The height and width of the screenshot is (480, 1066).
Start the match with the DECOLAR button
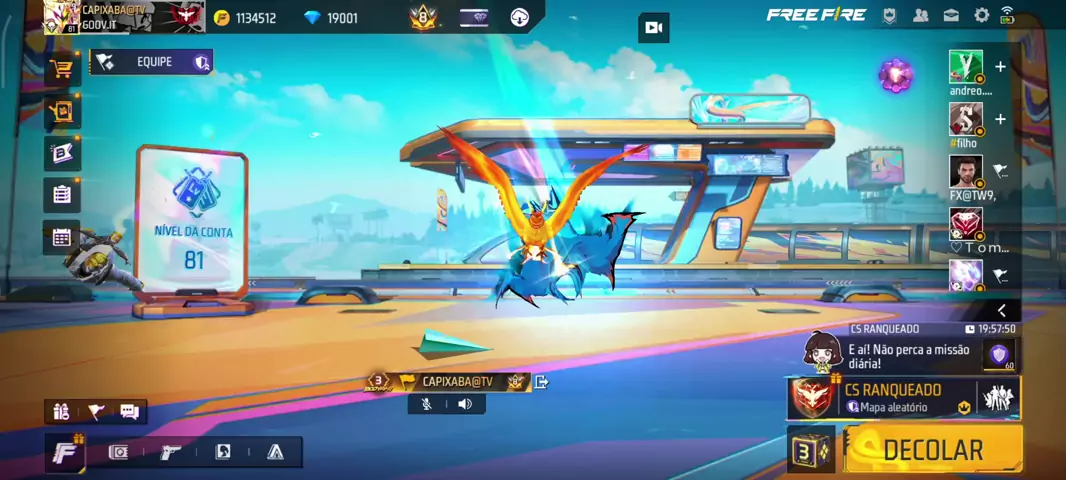click(932, 450)
